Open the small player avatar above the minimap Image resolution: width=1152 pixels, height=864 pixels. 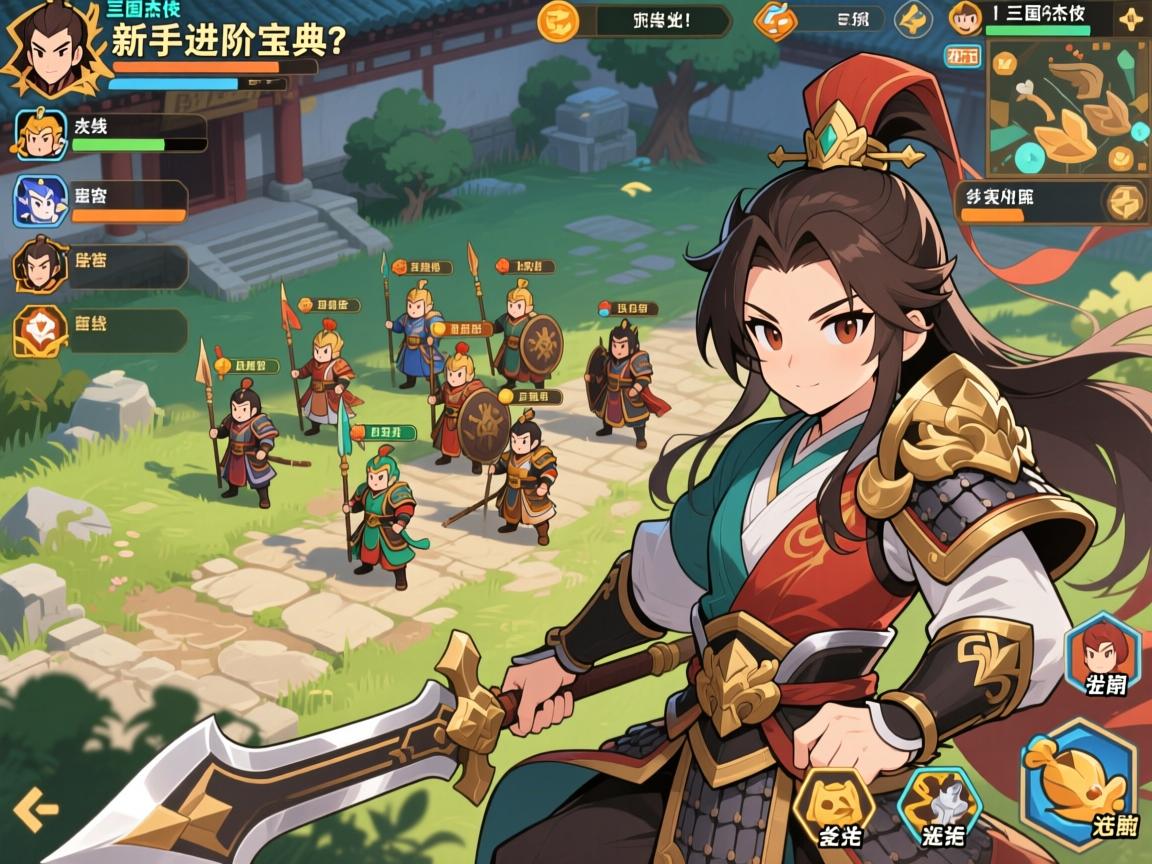(x=965, y=18)
